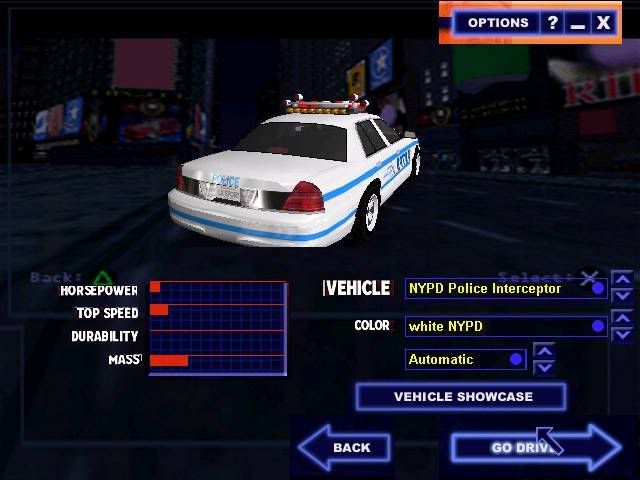The width and height of the screenshot is (640, 480).
Task: Step transmission up with the up arrow
Action: [543, 351]
